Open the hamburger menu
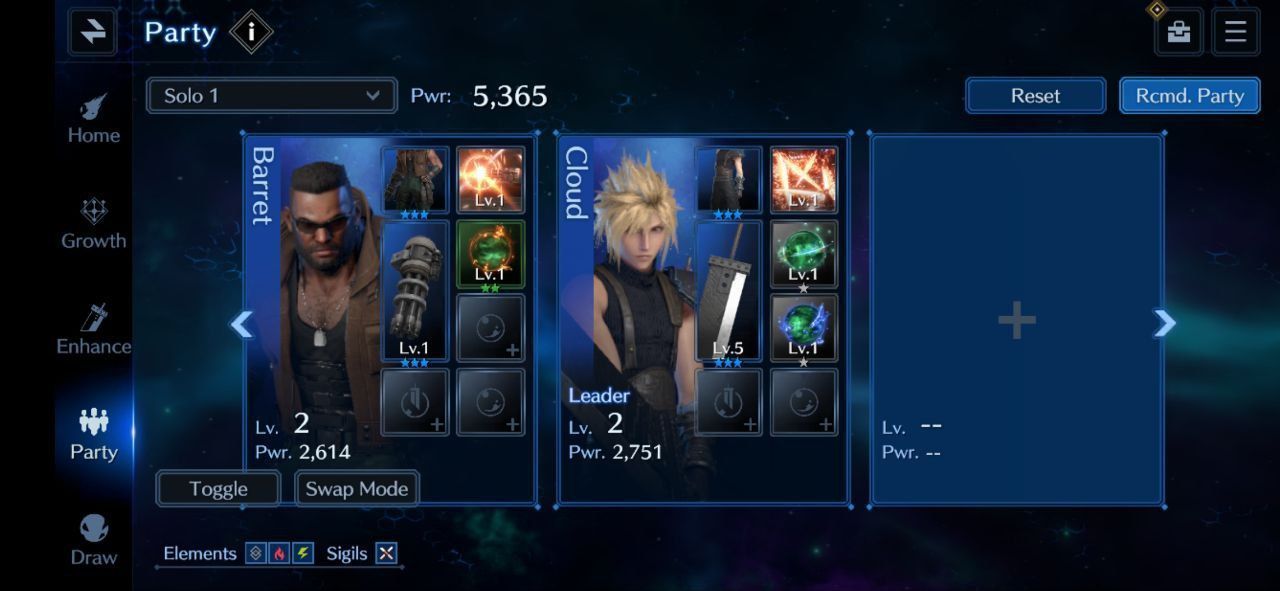 click(x=1235, y=32)
